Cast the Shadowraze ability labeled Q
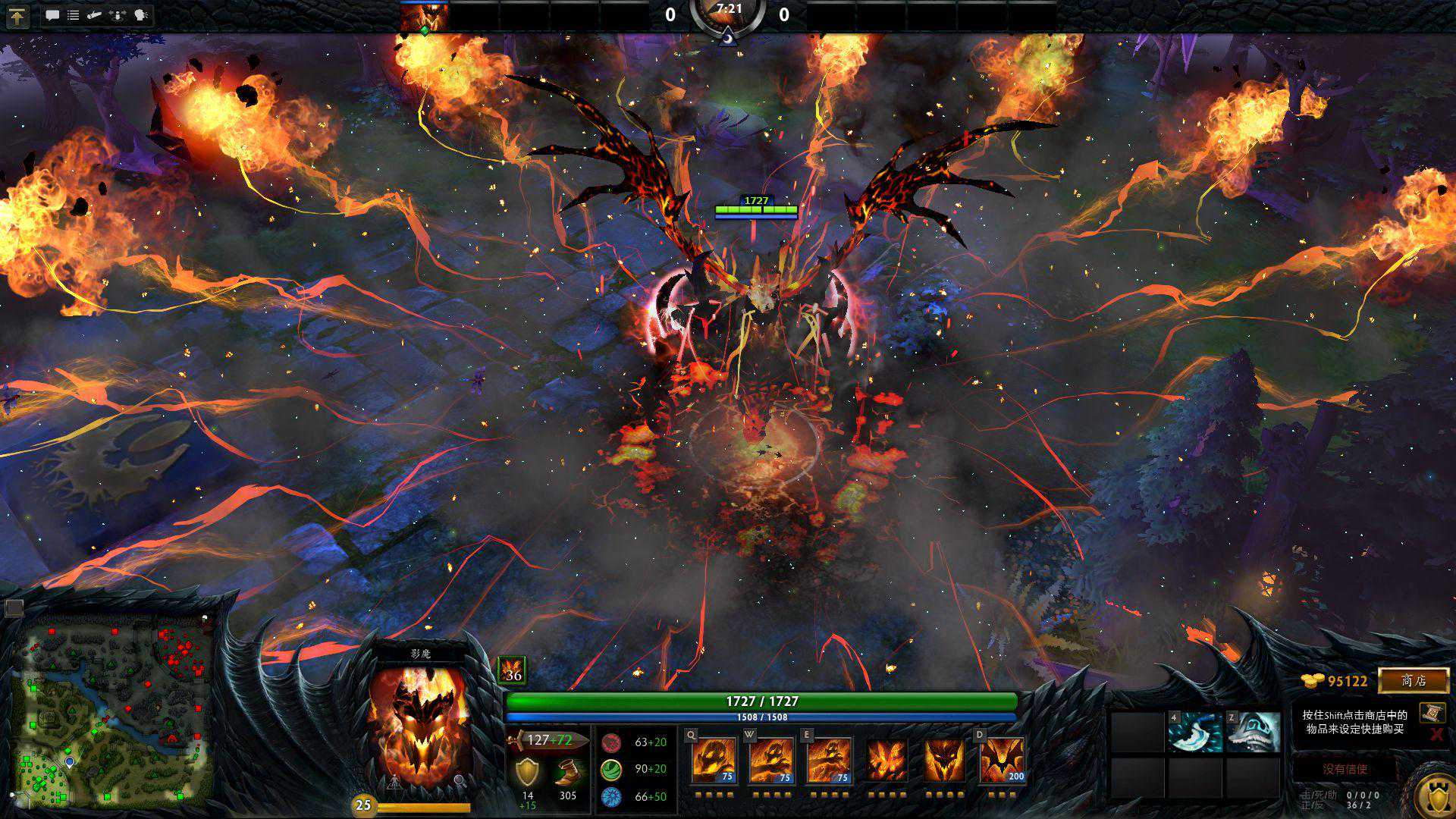This screenshot has height=819, width=1456. [714, 759]
